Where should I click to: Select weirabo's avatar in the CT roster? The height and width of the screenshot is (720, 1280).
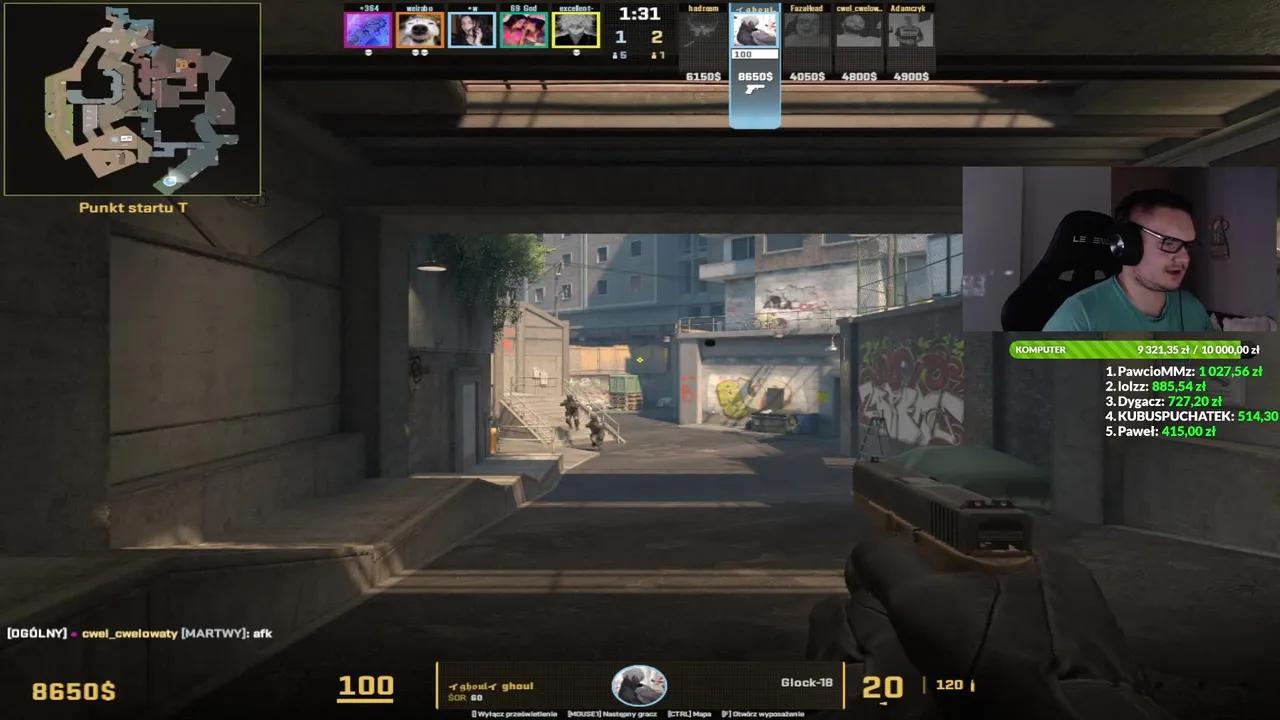(420, 28)
